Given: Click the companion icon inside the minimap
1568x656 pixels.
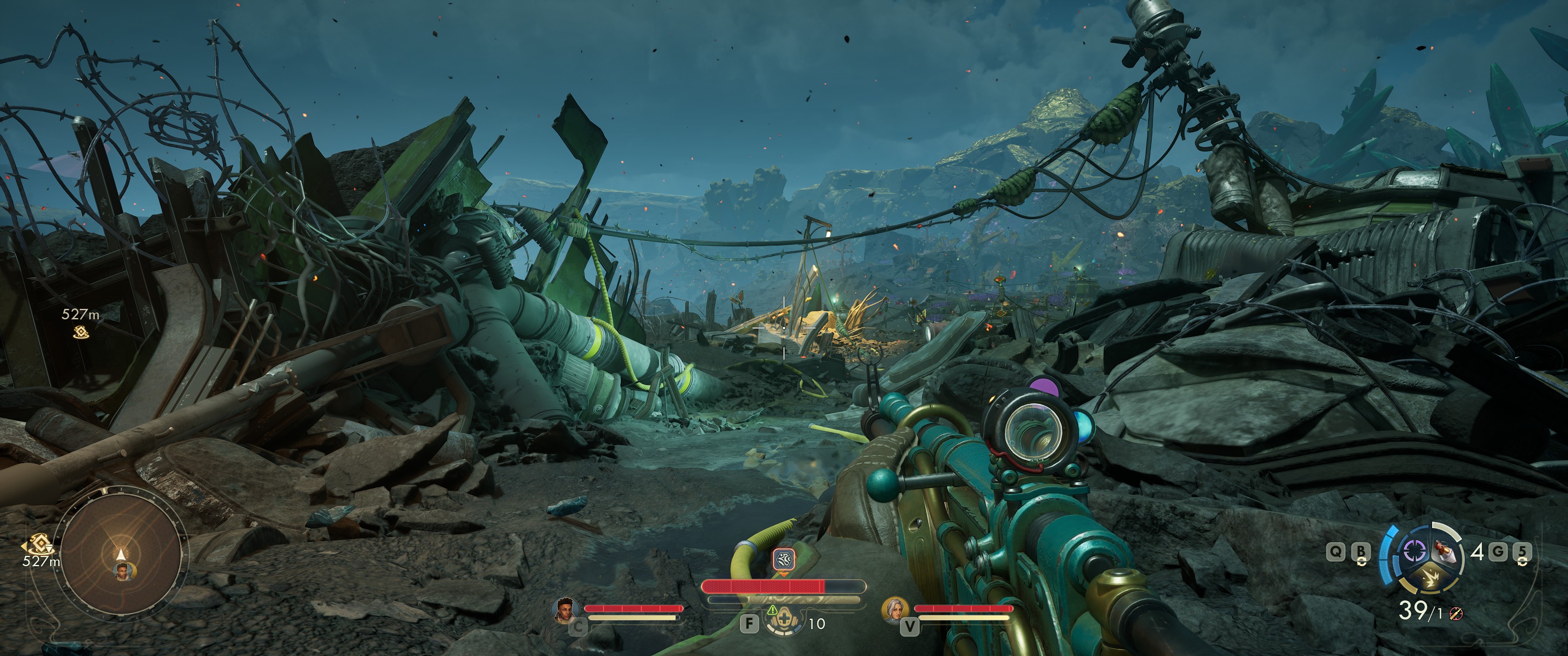Looking at the screenshot, I should coord(124,570).
